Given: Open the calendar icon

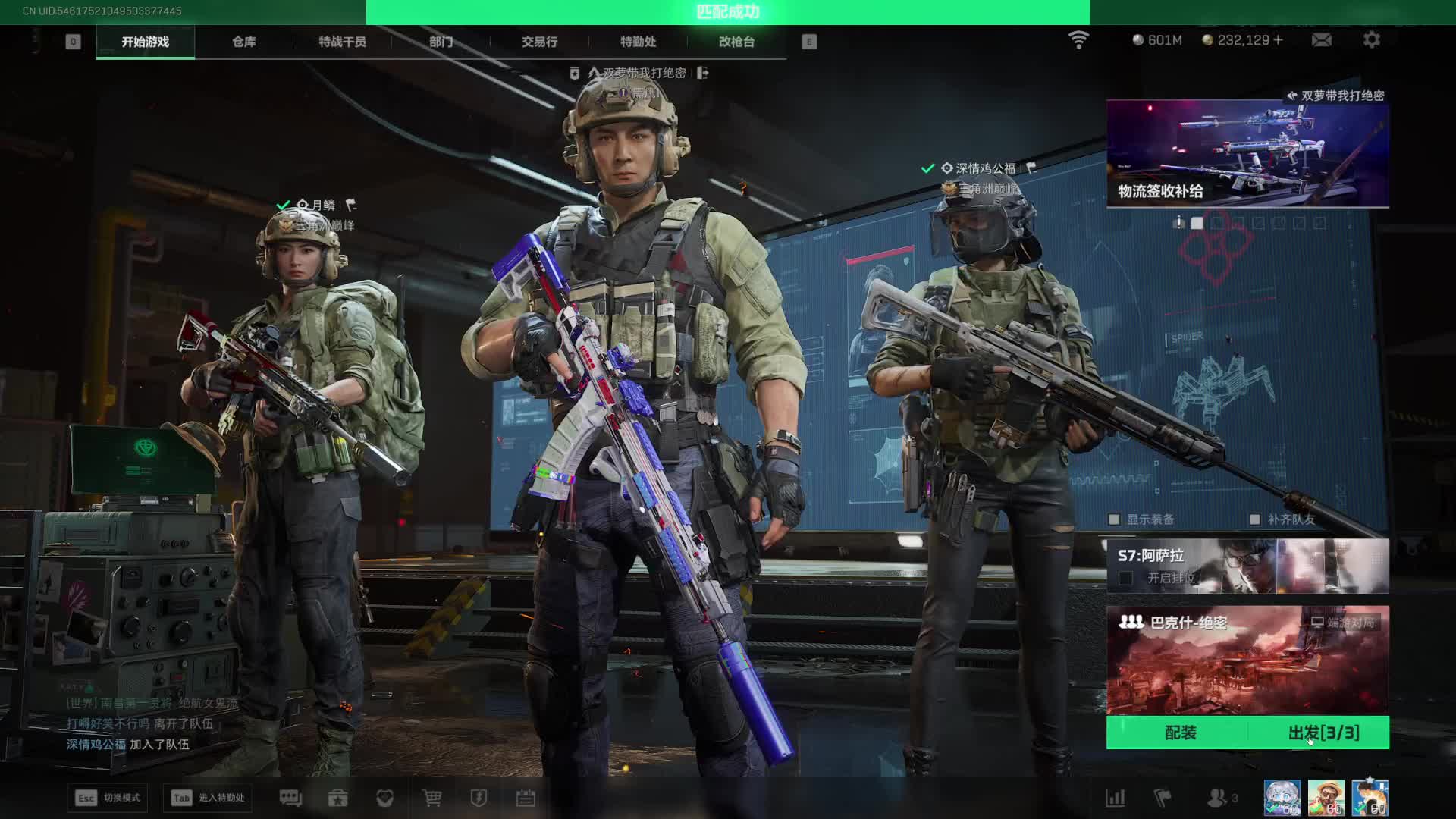Looking at the screenshot, I should tap(526, 798).
